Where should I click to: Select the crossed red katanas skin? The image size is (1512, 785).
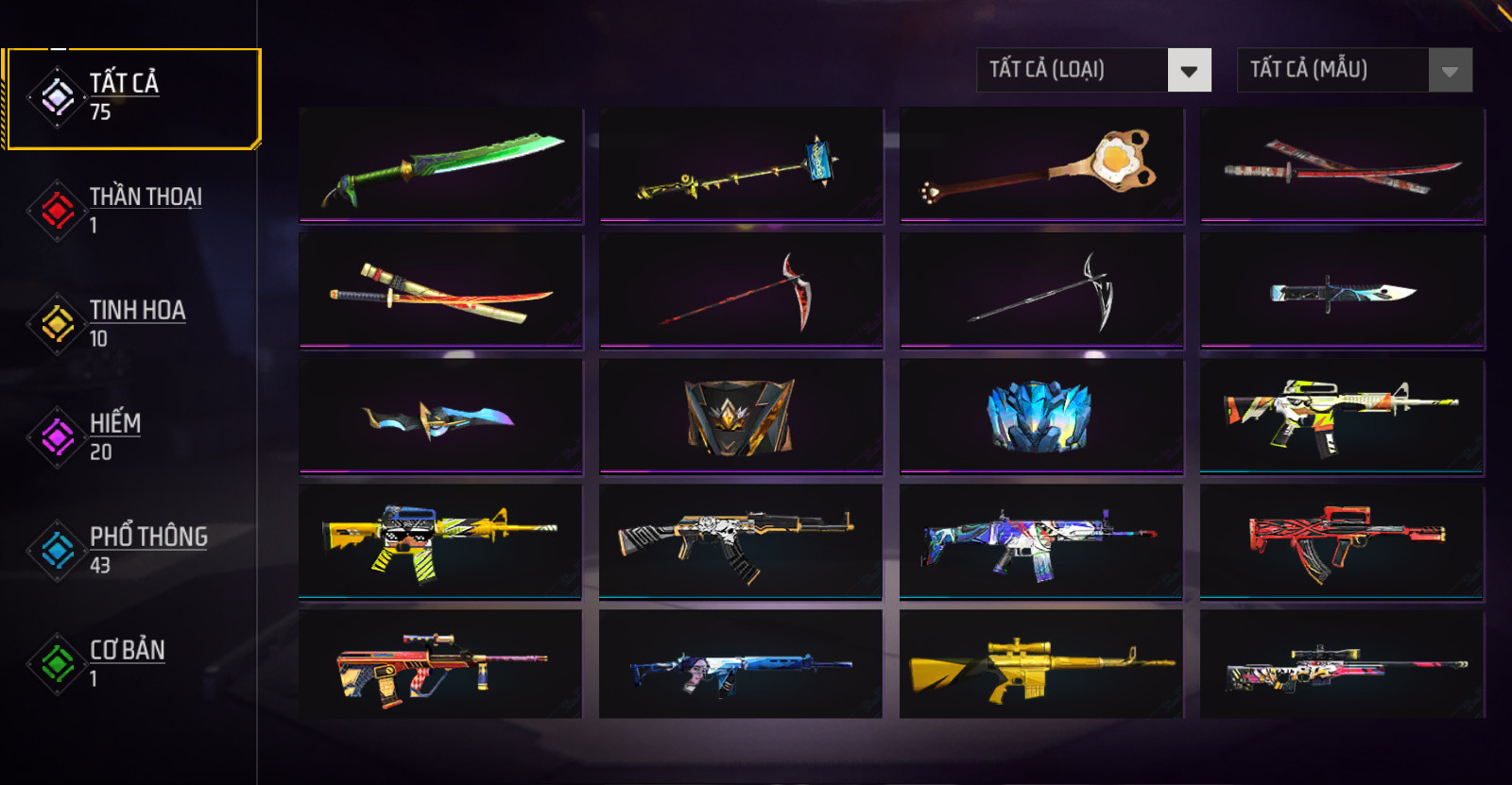(1342, 165)
